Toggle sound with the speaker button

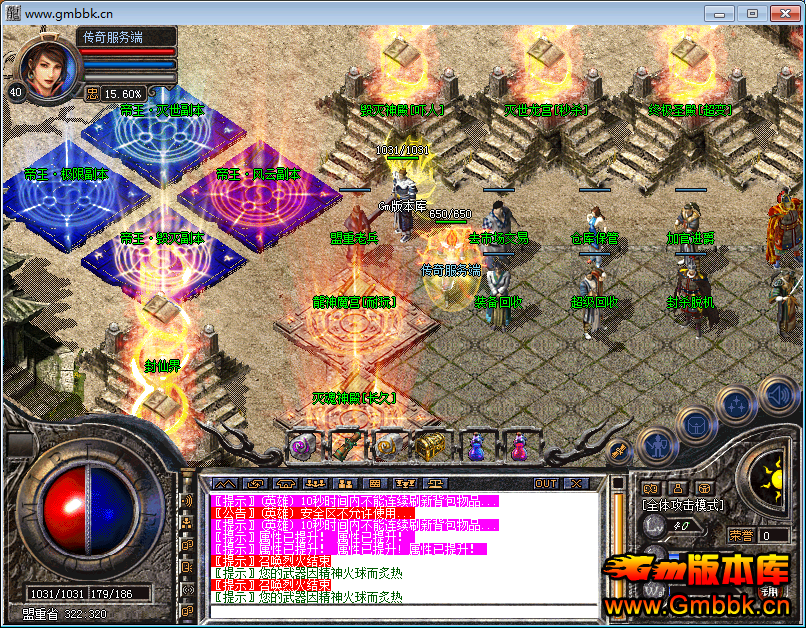tap(777, 393)
